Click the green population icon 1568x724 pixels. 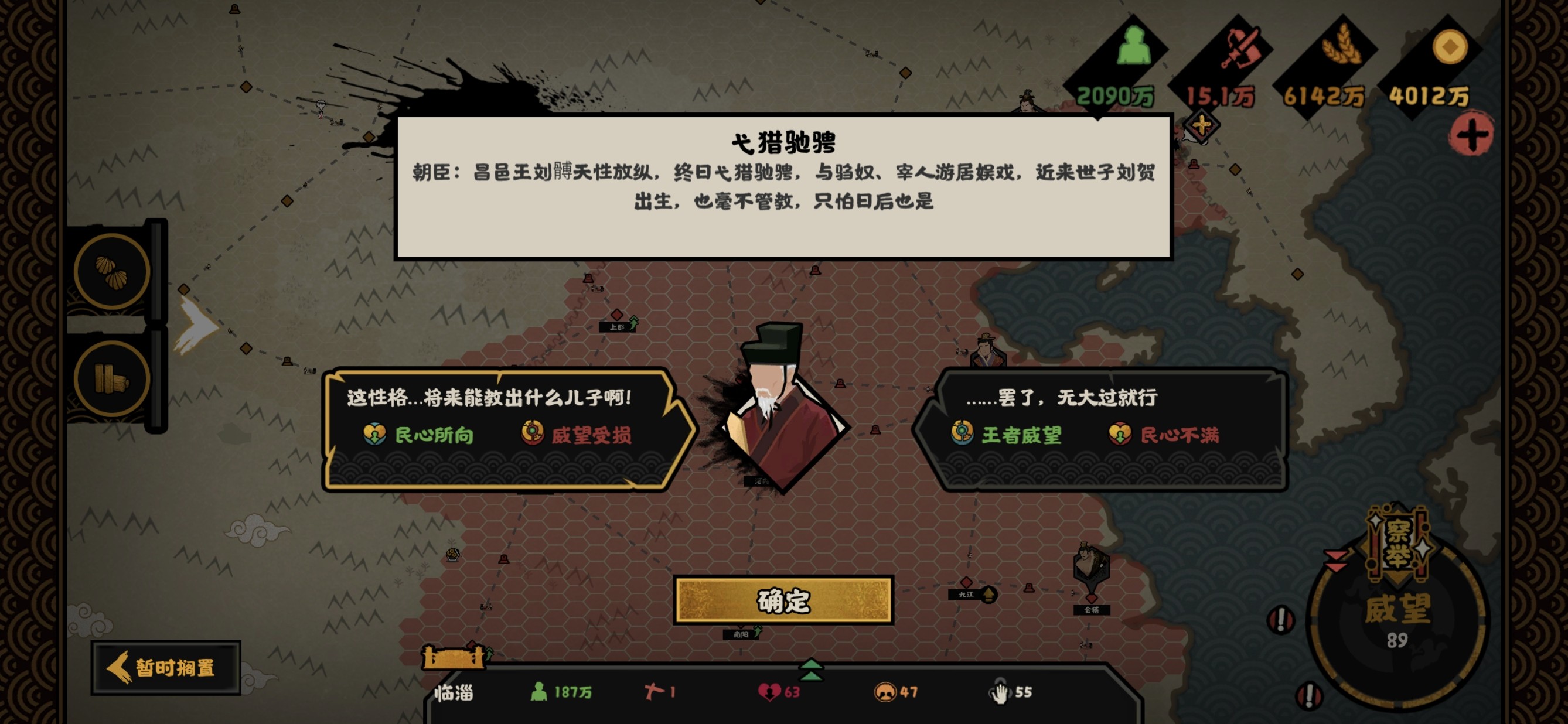pyautogui.click(x=1132, y=47)
